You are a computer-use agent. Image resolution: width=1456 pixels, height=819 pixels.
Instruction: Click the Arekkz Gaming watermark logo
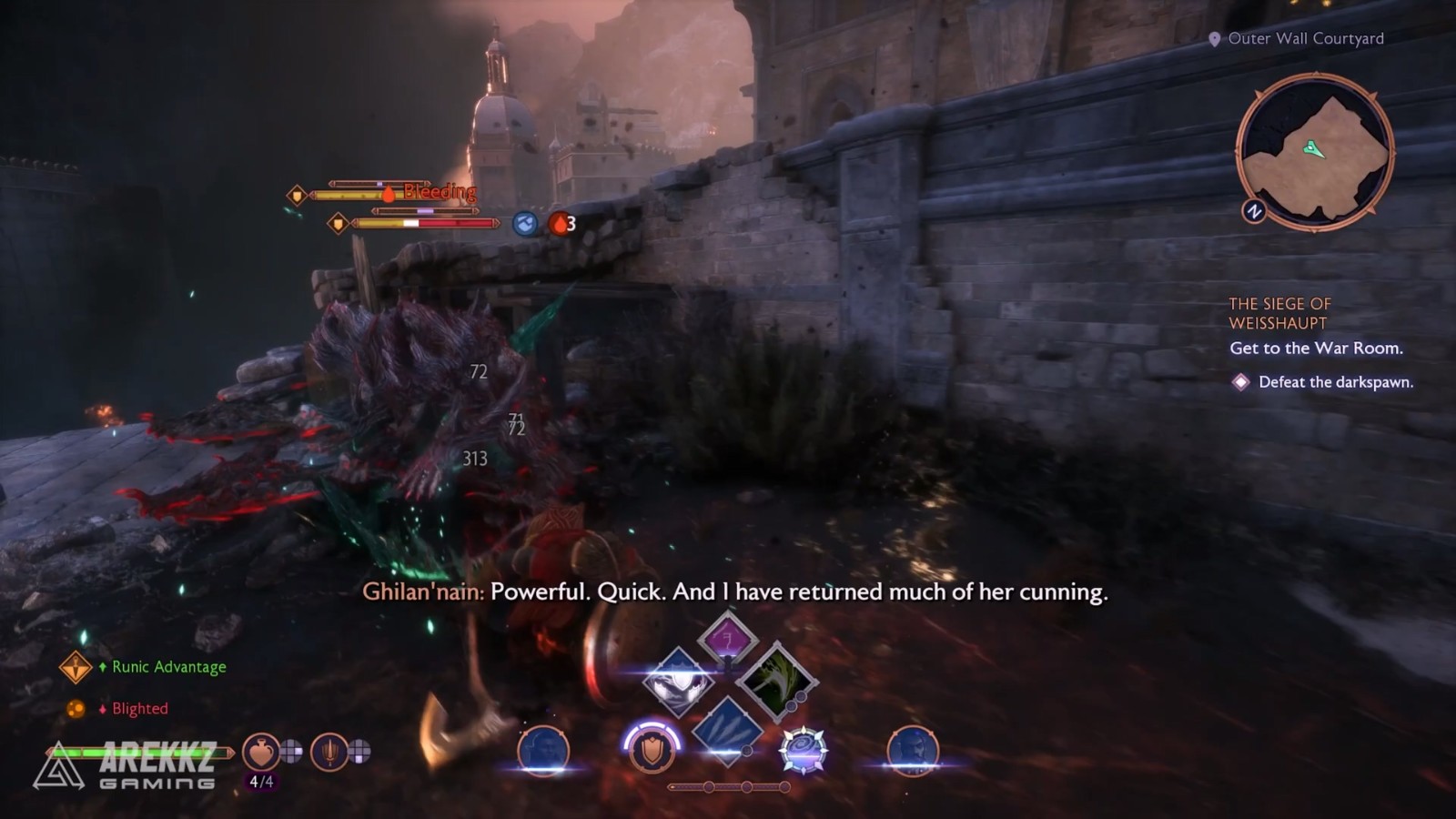point(127,765)
